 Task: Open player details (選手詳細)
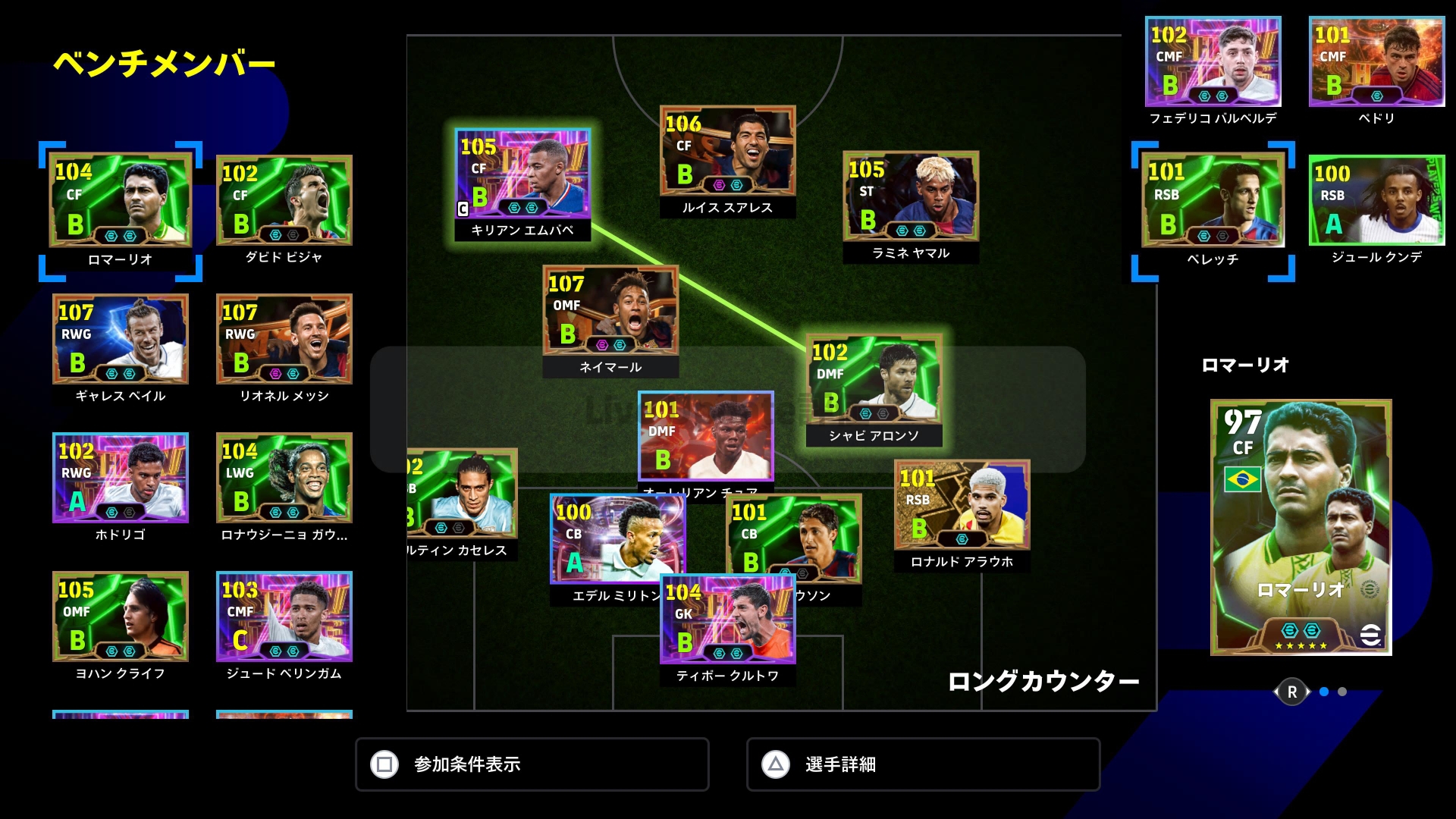(x=923, y=764)
